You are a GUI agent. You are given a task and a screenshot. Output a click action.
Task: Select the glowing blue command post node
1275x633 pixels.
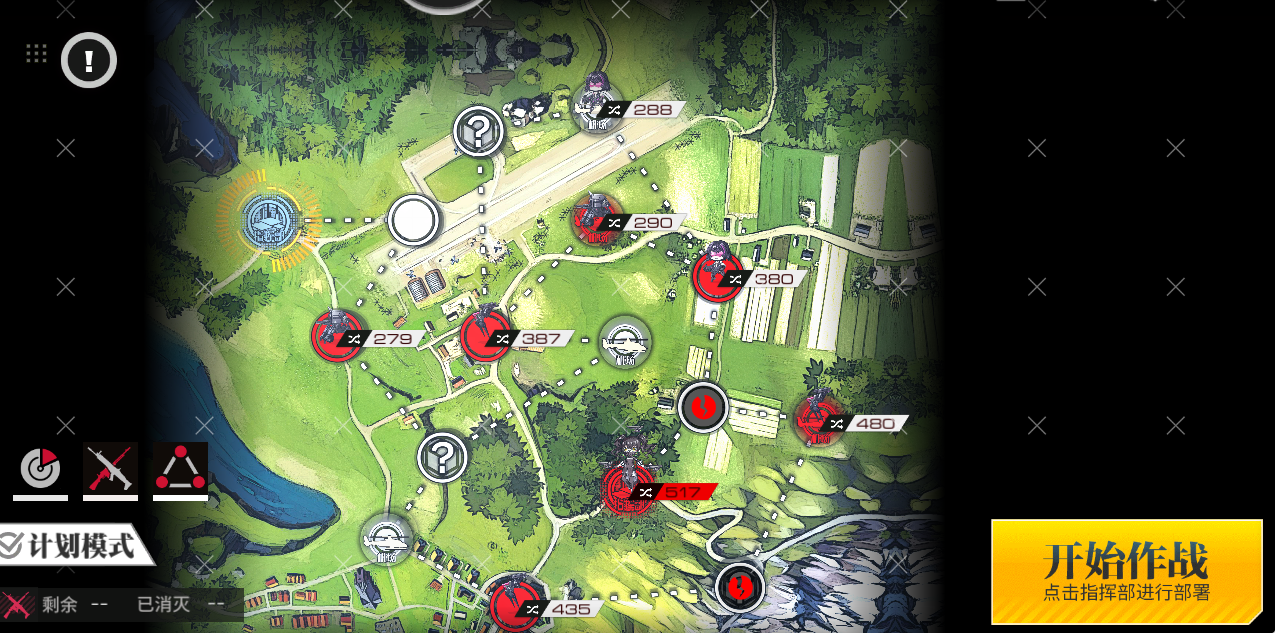click(x=269, y=221)
